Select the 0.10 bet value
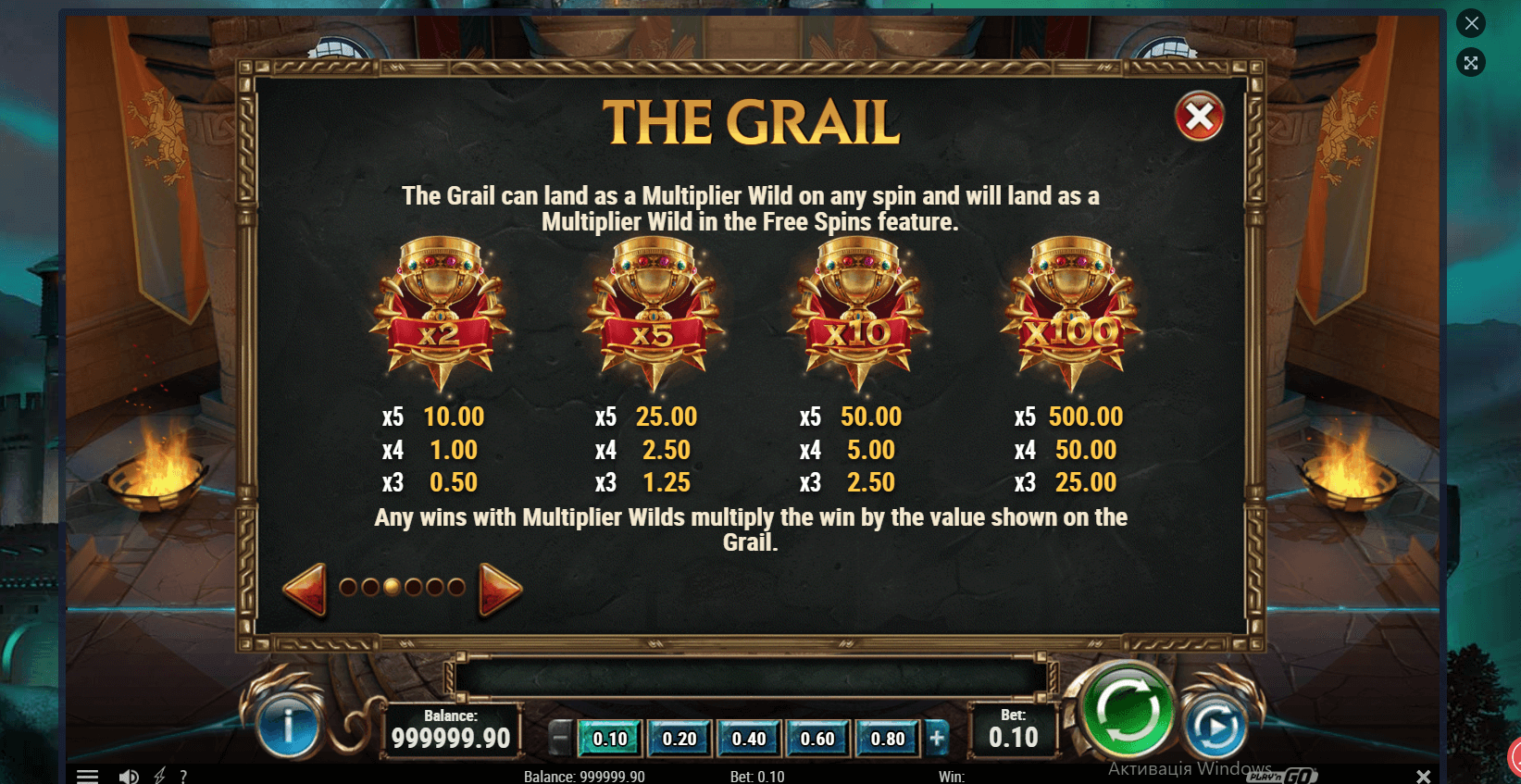Screen dimensions: 1521x784 pyautogui.click(x=610, y=739)
